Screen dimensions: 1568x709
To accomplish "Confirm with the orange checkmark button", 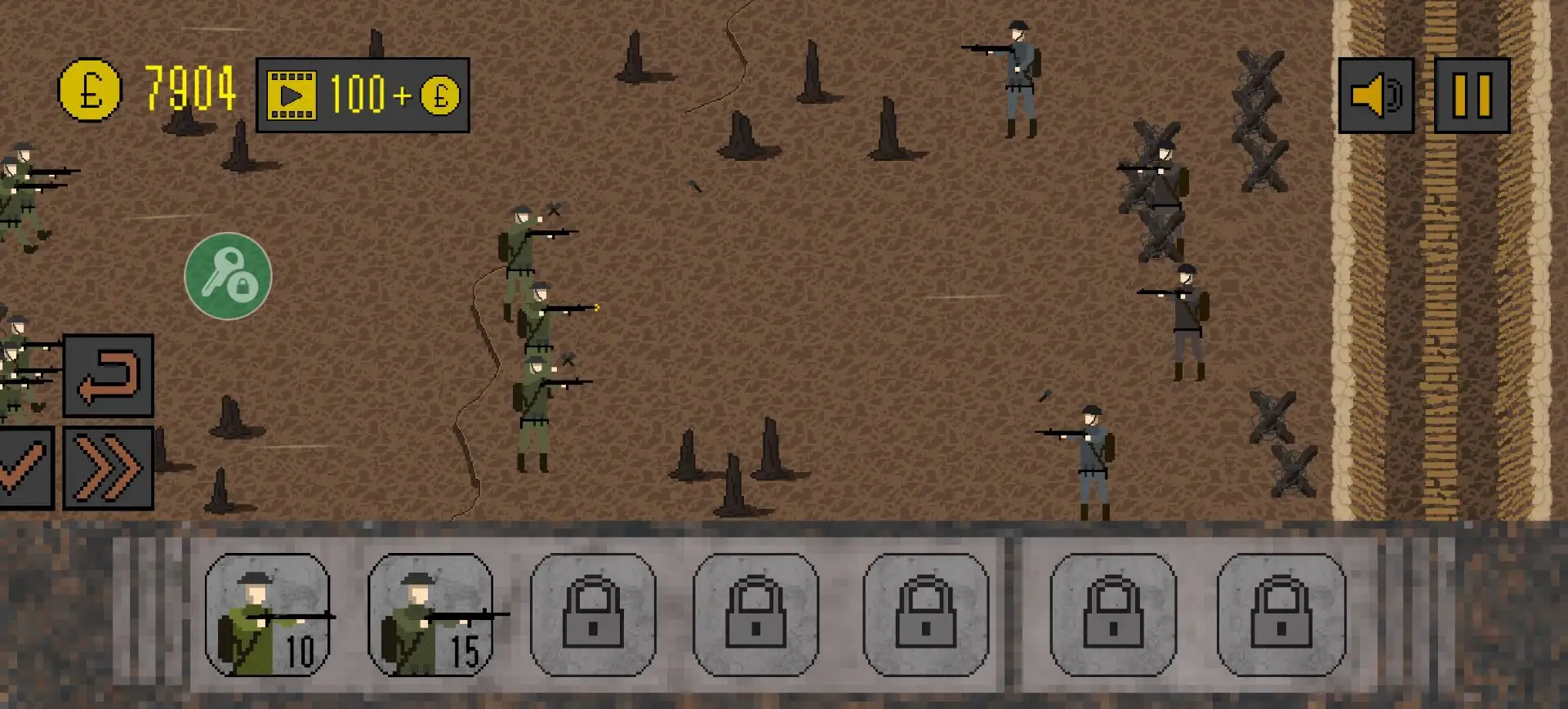I will [24, 468].
